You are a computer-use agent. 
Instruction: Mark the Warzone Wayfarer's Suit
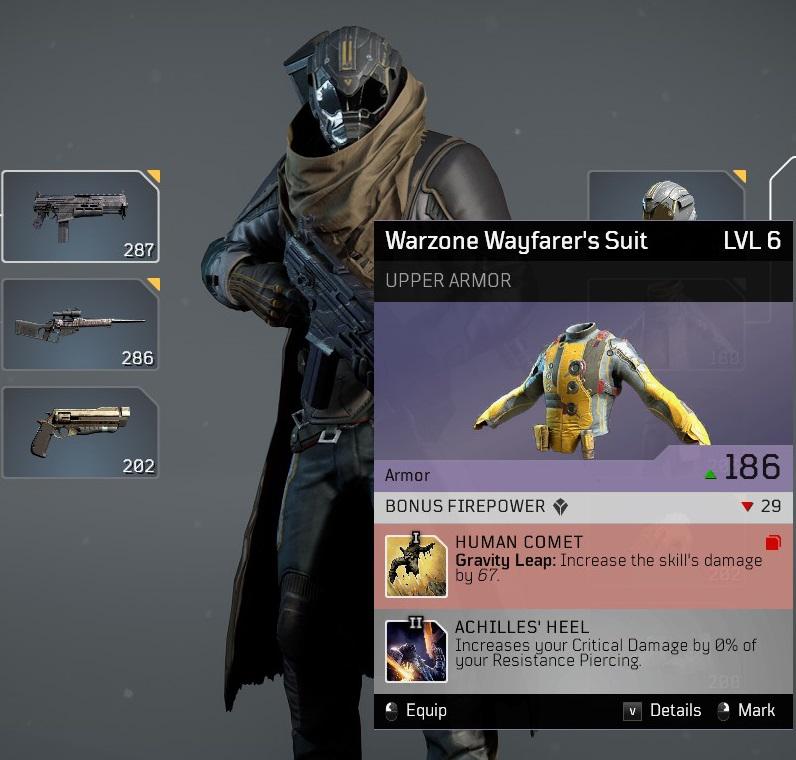coord(746,710)
